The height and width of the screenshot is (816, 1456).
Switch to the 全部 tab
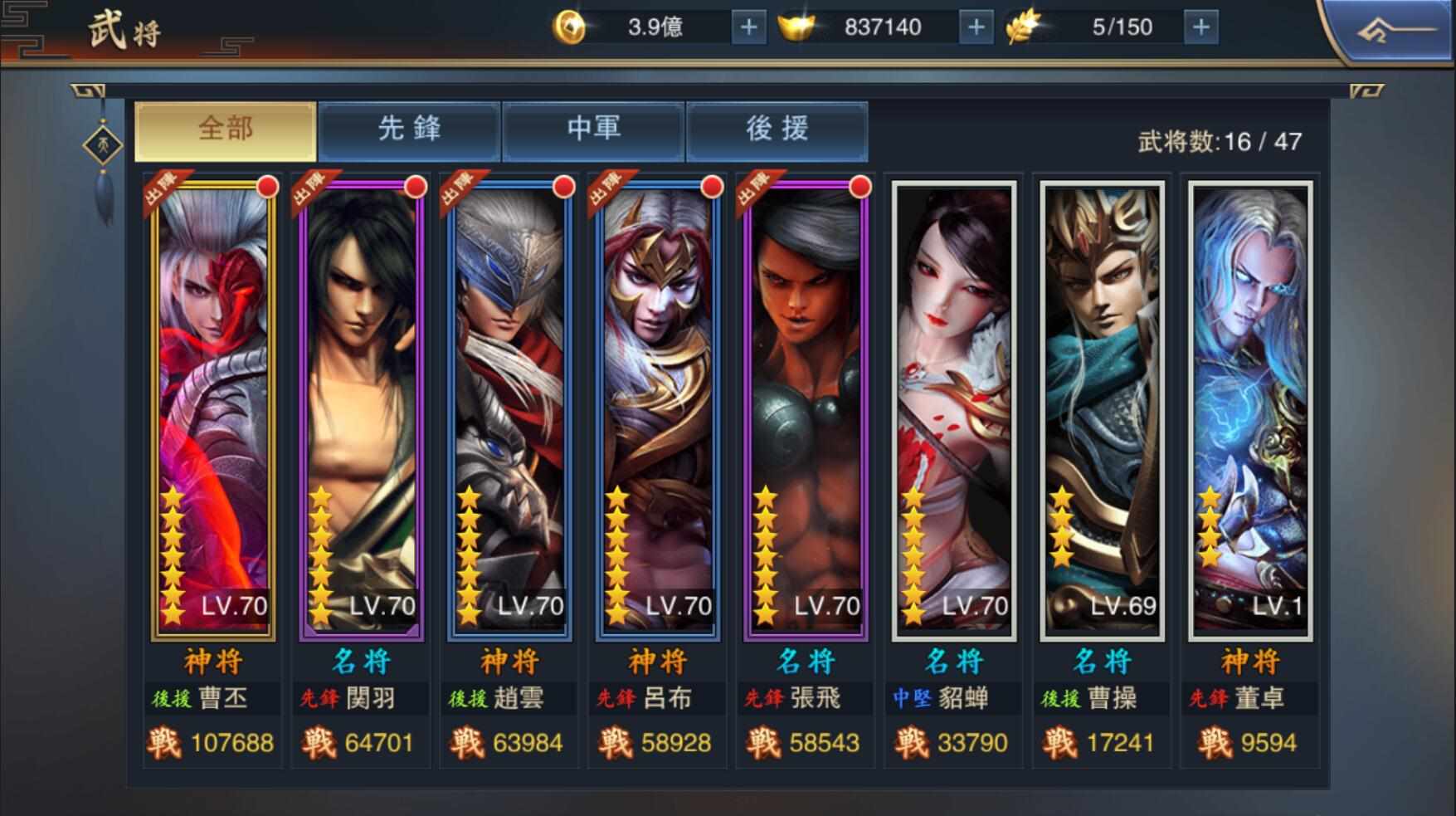pos(226,130)
